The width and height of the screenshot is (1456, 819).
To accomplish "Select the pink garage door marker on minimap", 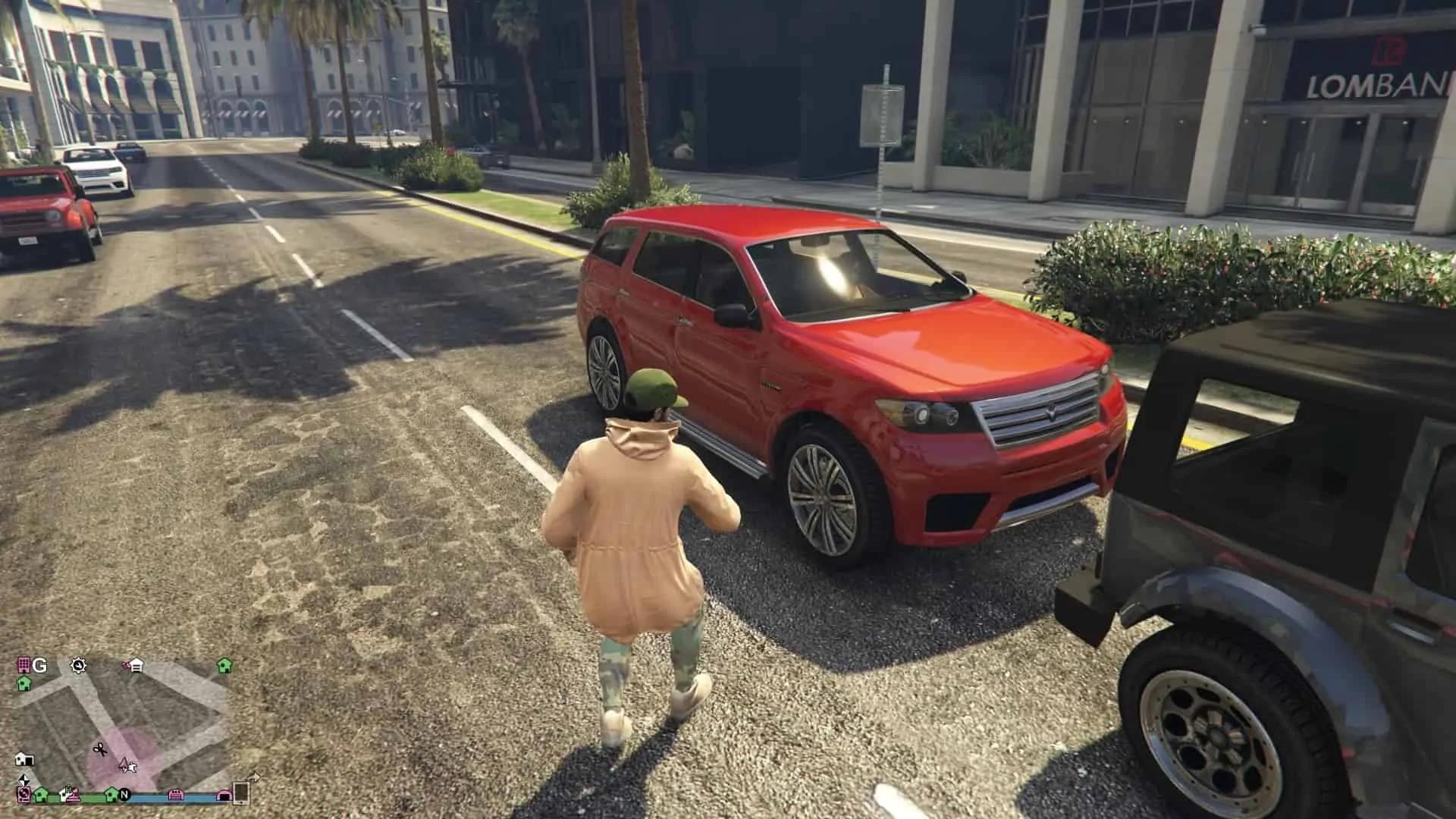I will click(176, 795).
